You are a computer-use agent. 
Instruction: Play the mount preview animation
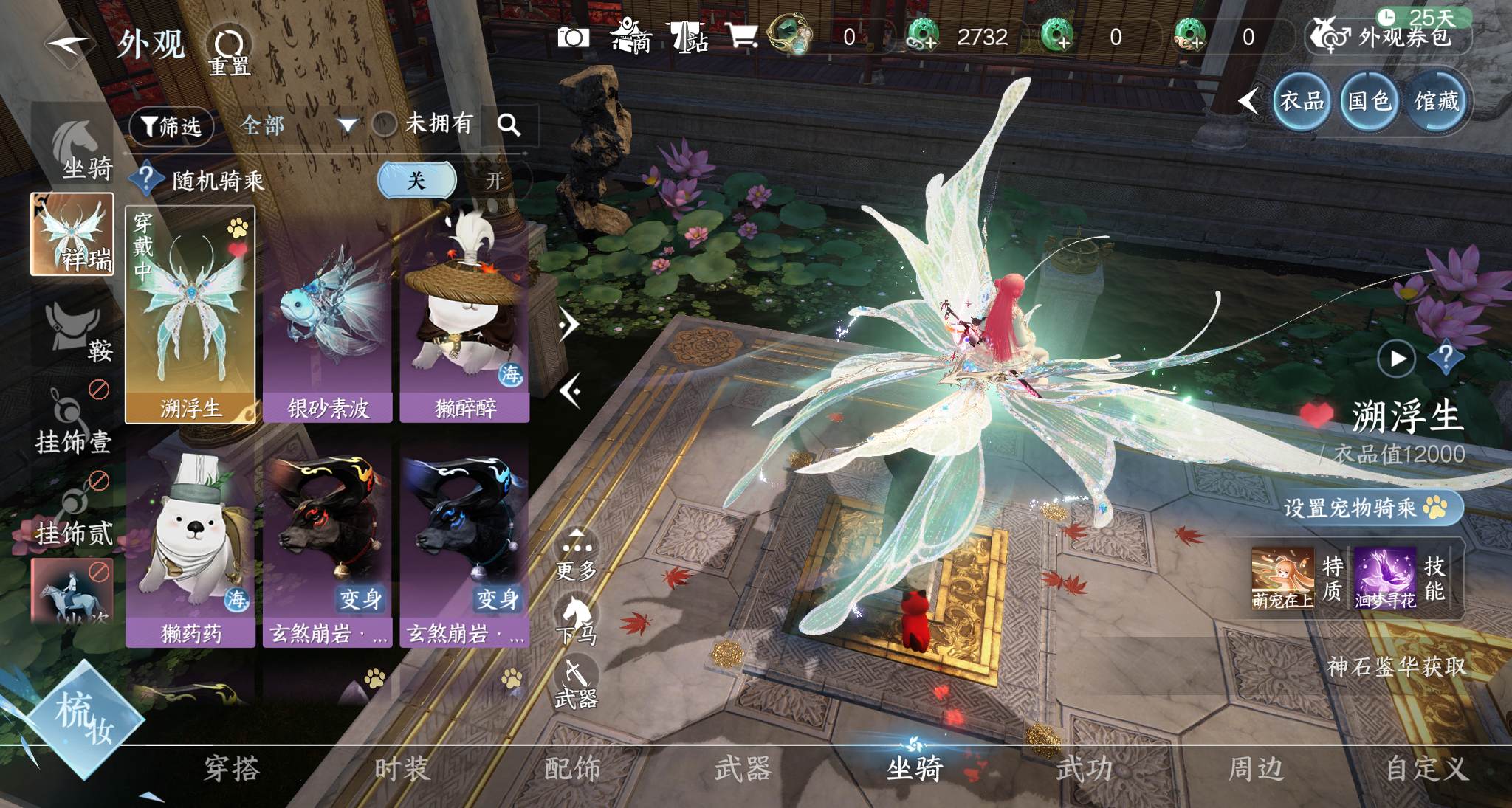[x=1396, y=359]
